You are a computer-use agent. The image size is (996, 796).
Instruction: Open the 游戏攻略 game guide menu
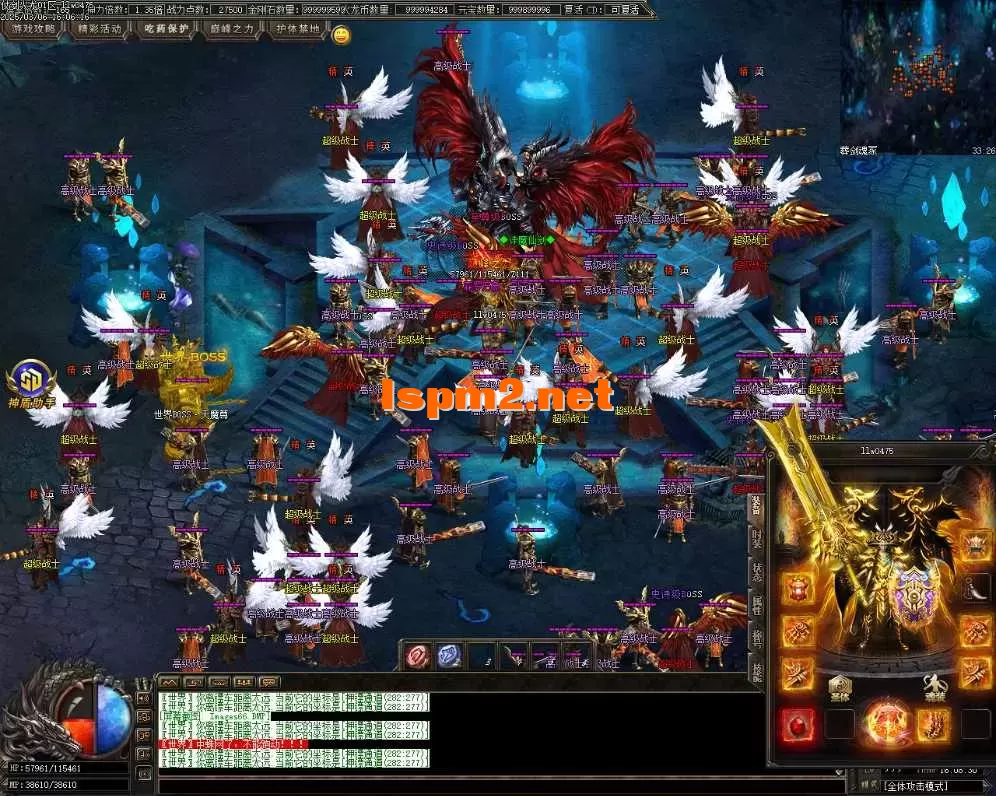pyautogui.click(x=34, y=29)
